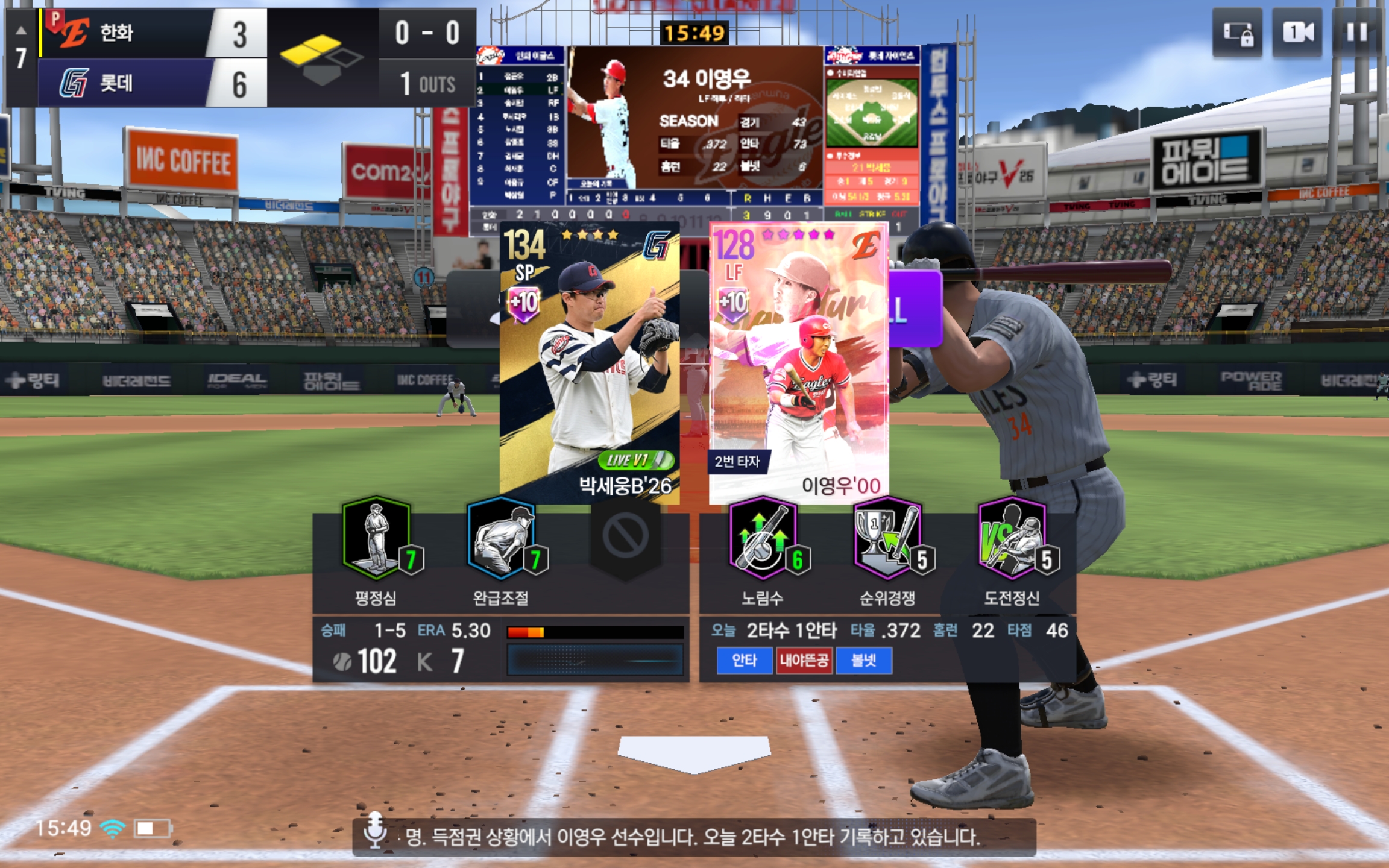Image resolution: width=1389 pixels, height=868 pixels.
Task: Click the blue 안타 result tag
Action: tap(744, 661)
